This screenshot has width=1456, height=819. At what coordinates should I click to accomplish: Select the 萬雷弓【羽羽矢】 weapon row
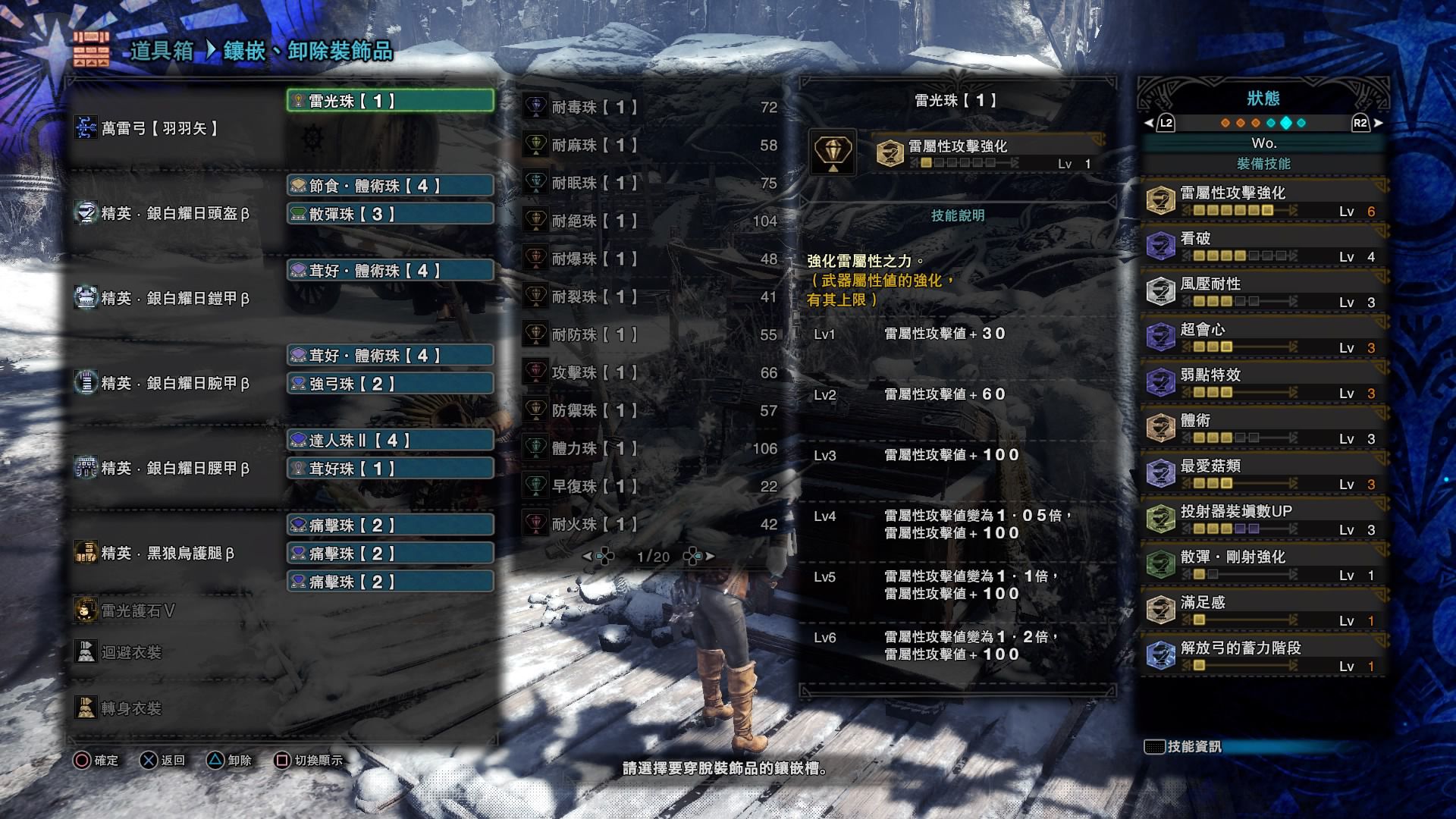tap(159, 129)
